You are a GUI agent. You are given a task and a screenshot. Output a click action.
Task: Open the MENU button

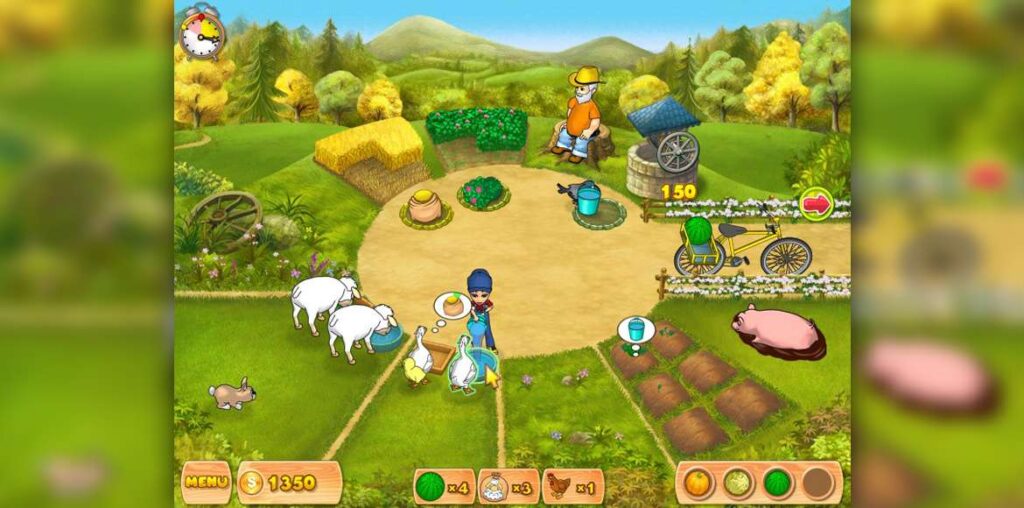click(206, 483)
